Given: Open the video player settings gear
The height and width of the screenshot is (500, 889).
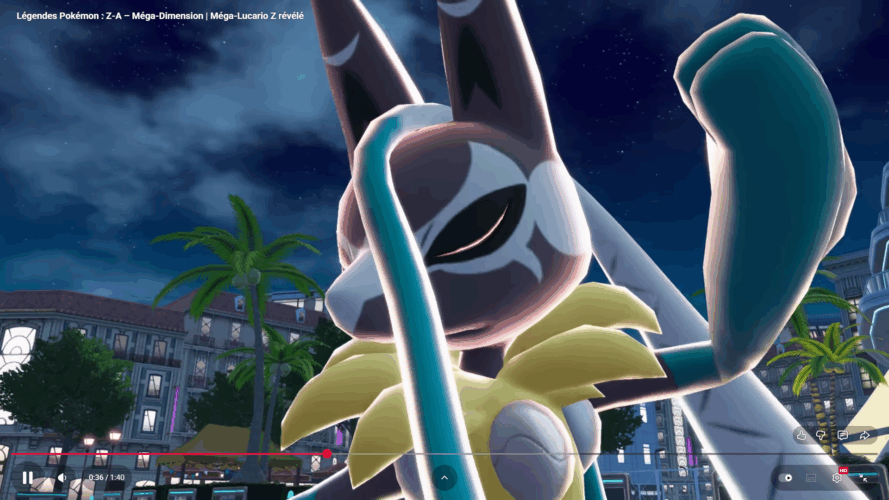Looking at the screenshot, I should (x=837, y=478).
